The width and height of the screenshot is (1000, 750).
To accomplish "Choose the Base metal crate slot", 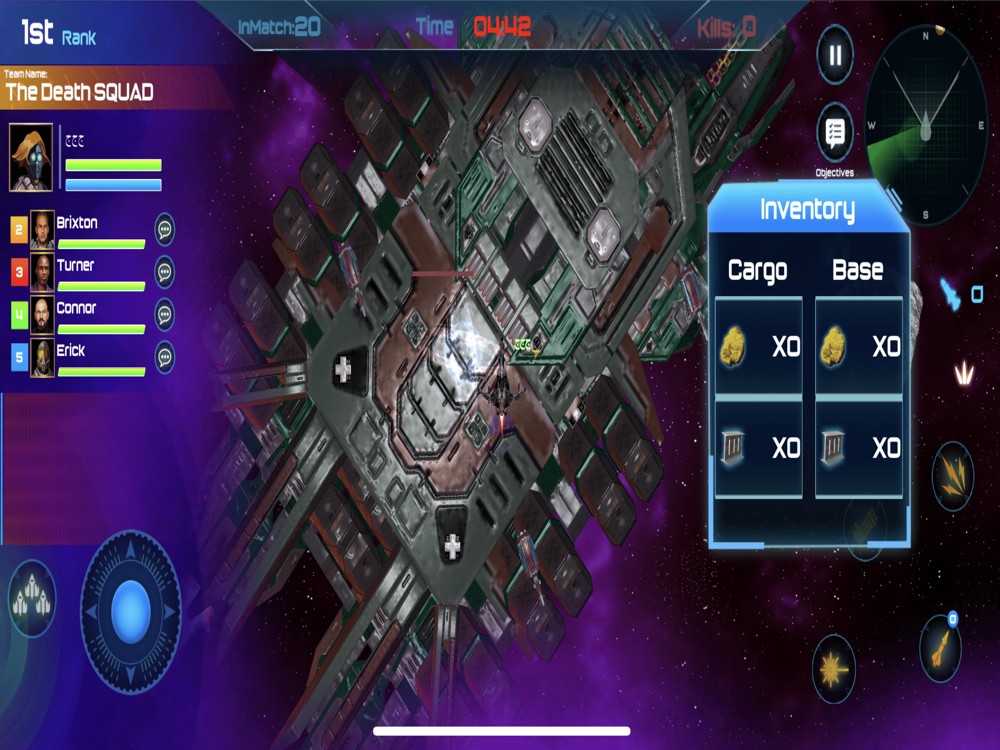I will point(859,448).
